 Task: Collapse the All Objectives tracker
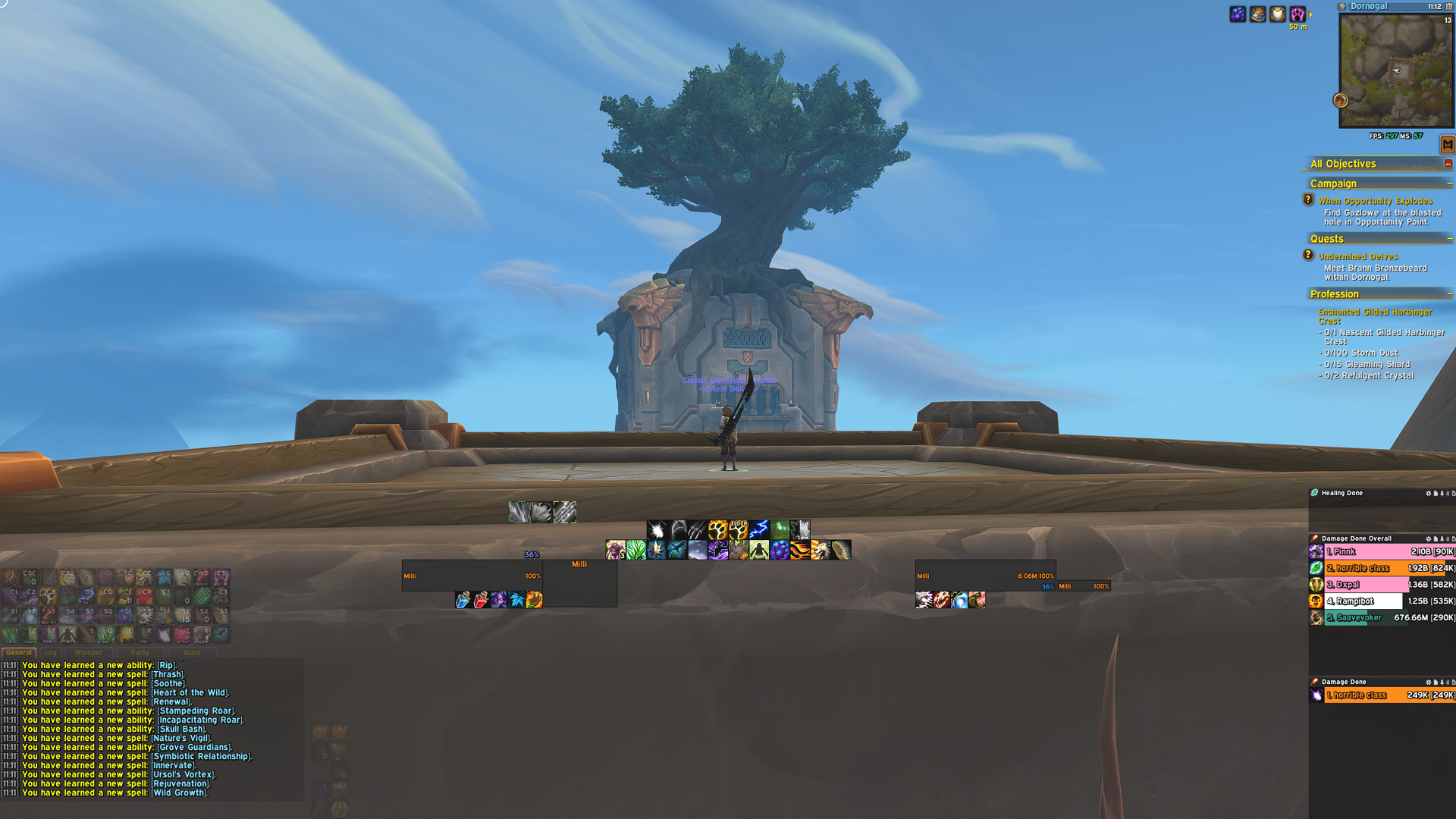point(1449,164)
